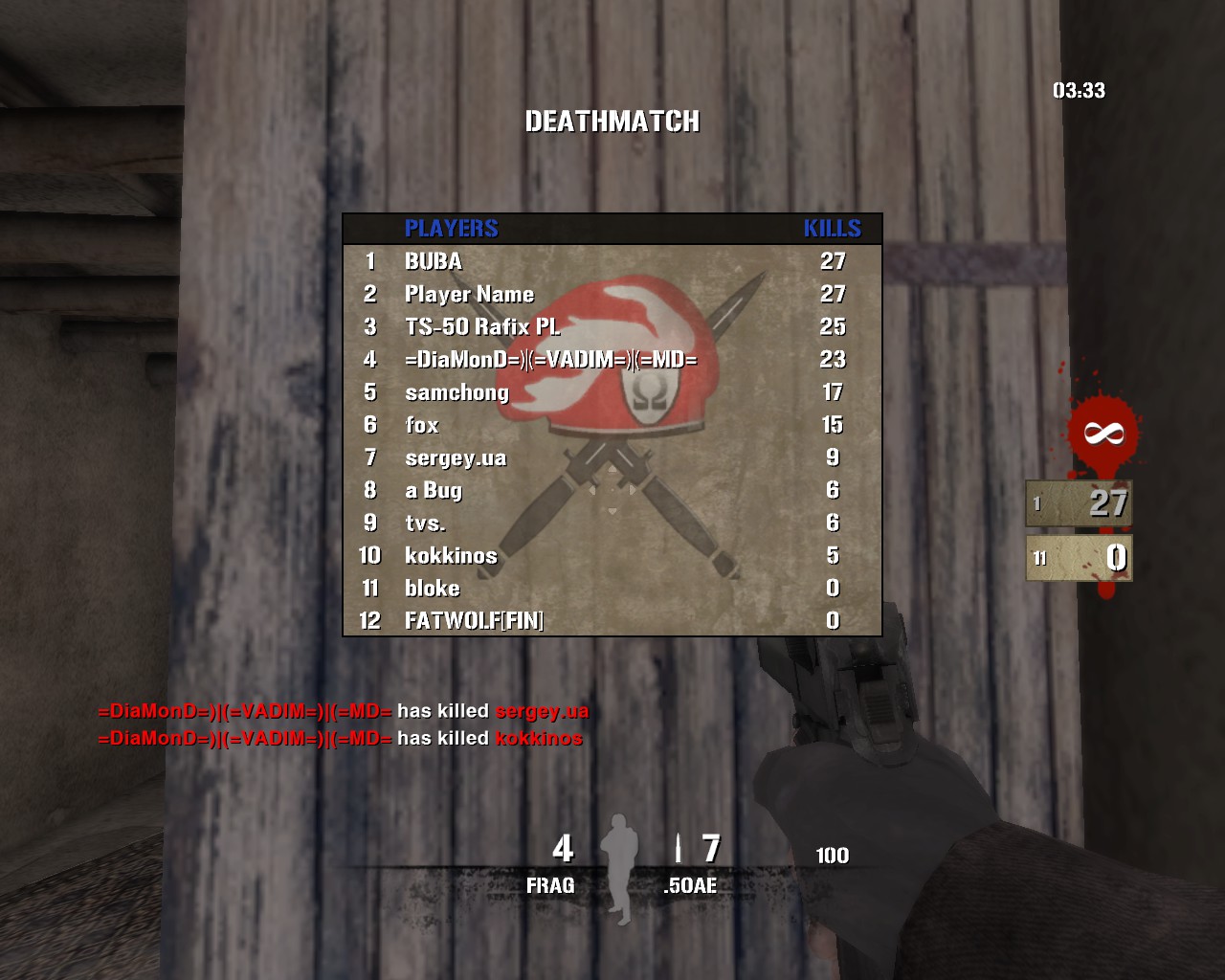The image size is (1225, 980).
Task: Select the rank 11 score plate showing 0
Action: (1080, 556)
